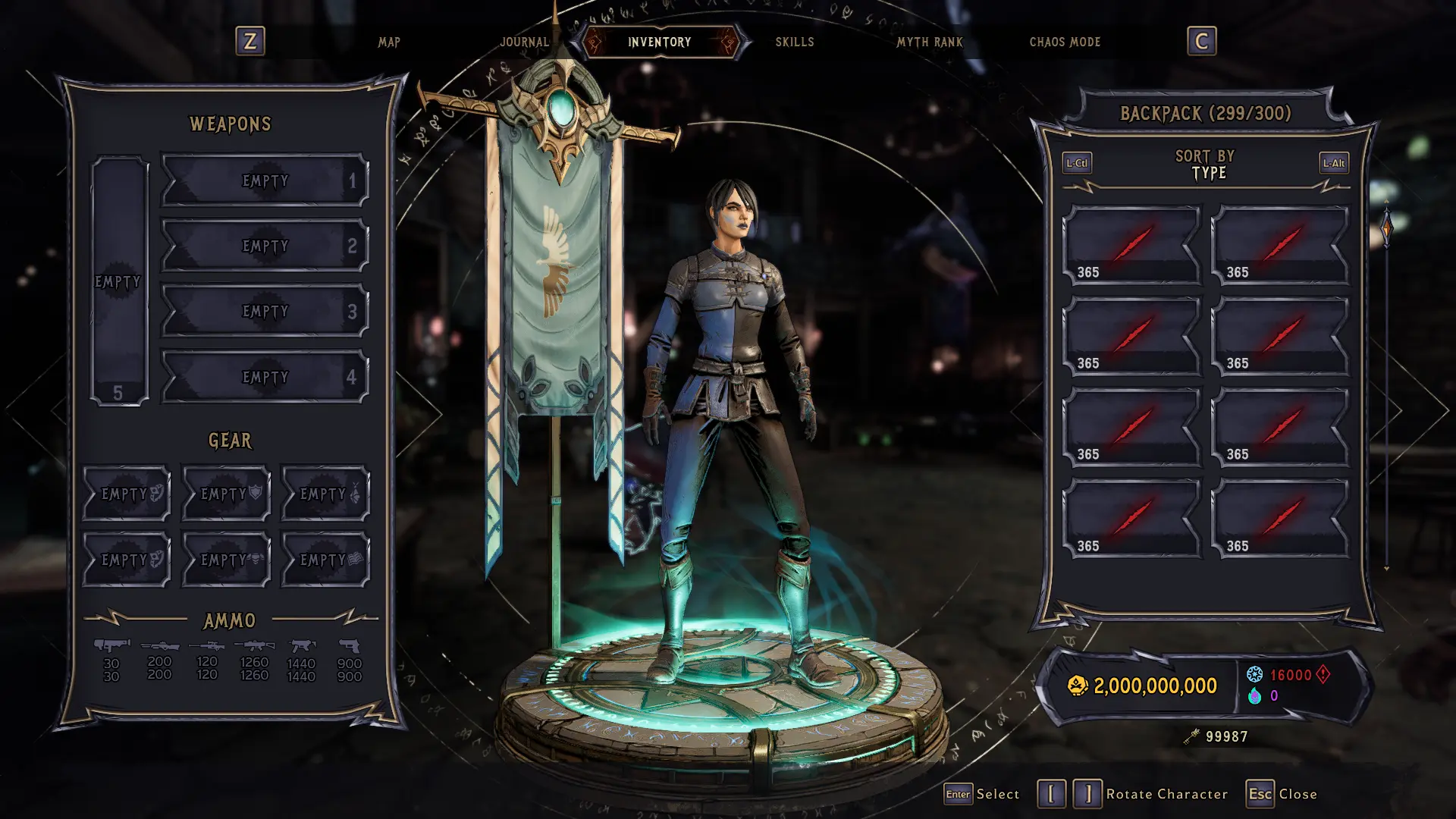Image resolution: width=1456 pixels, height=819 pixels.
Task: Select the sniper rifle ammo icon
Action: (207, 645)
